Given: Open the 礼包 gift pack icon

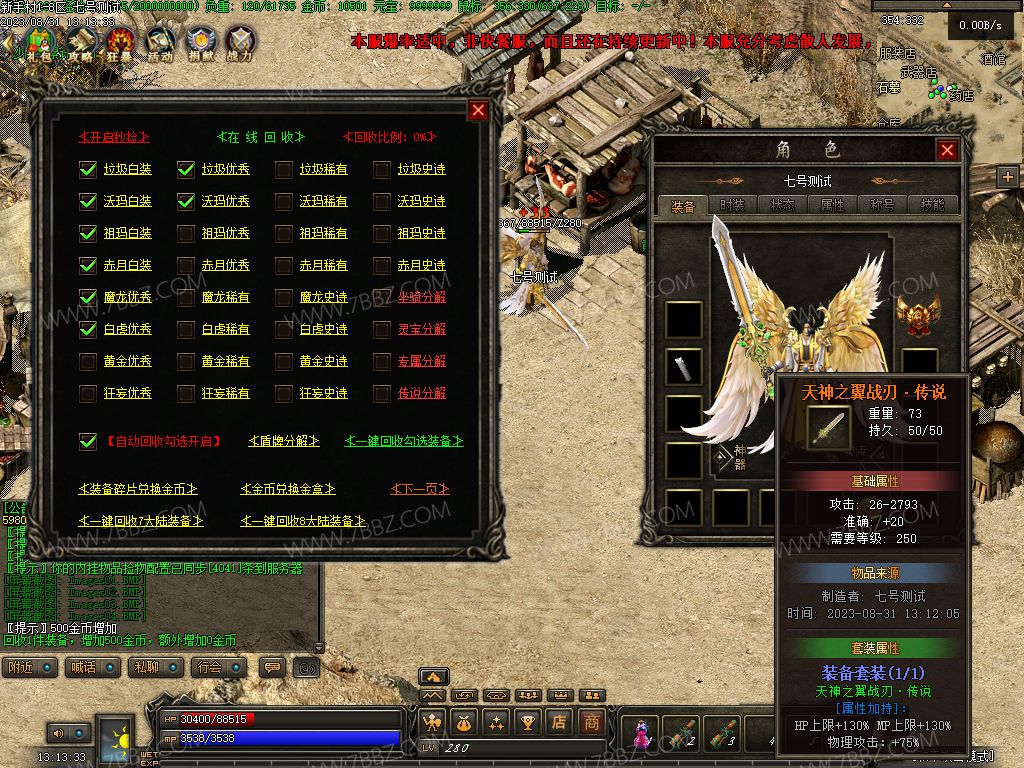Looking at the screenshot, I should tap(39, 42).
